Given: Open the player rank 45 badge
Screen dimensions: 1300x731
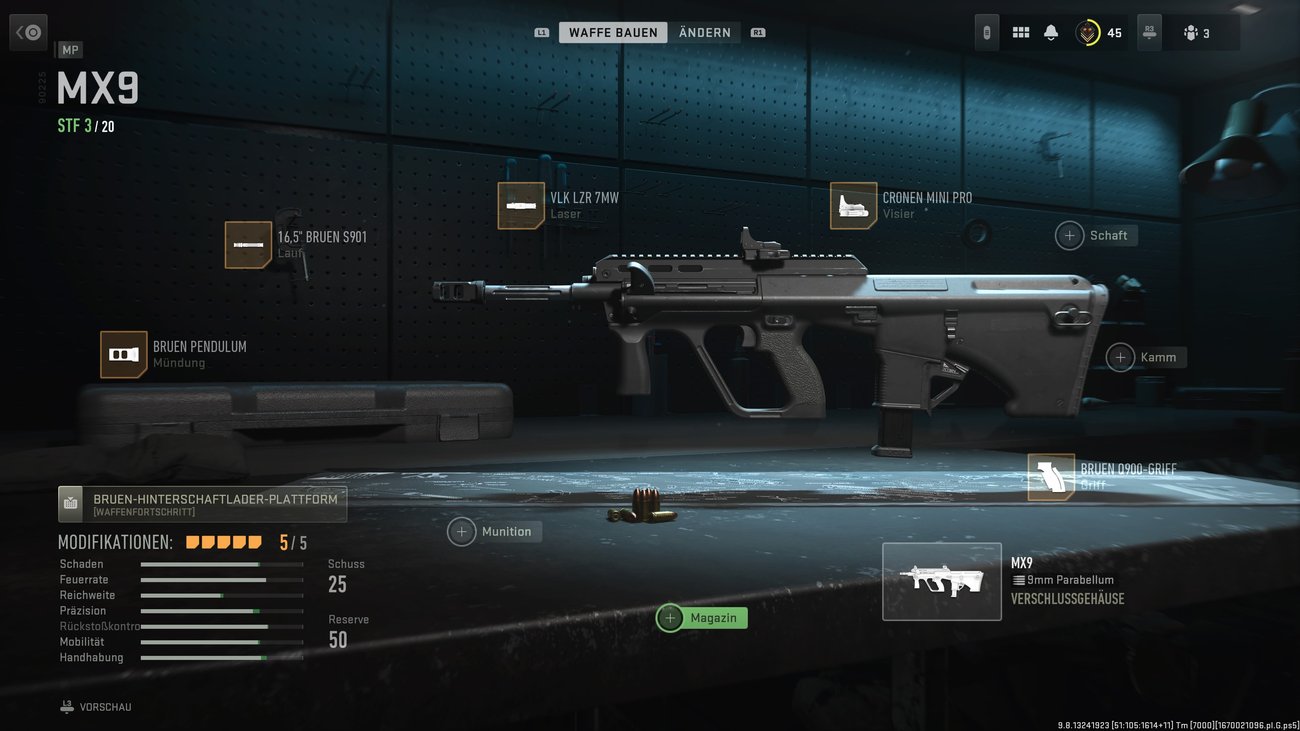Looking at the screenshot, I should 1099,33.
